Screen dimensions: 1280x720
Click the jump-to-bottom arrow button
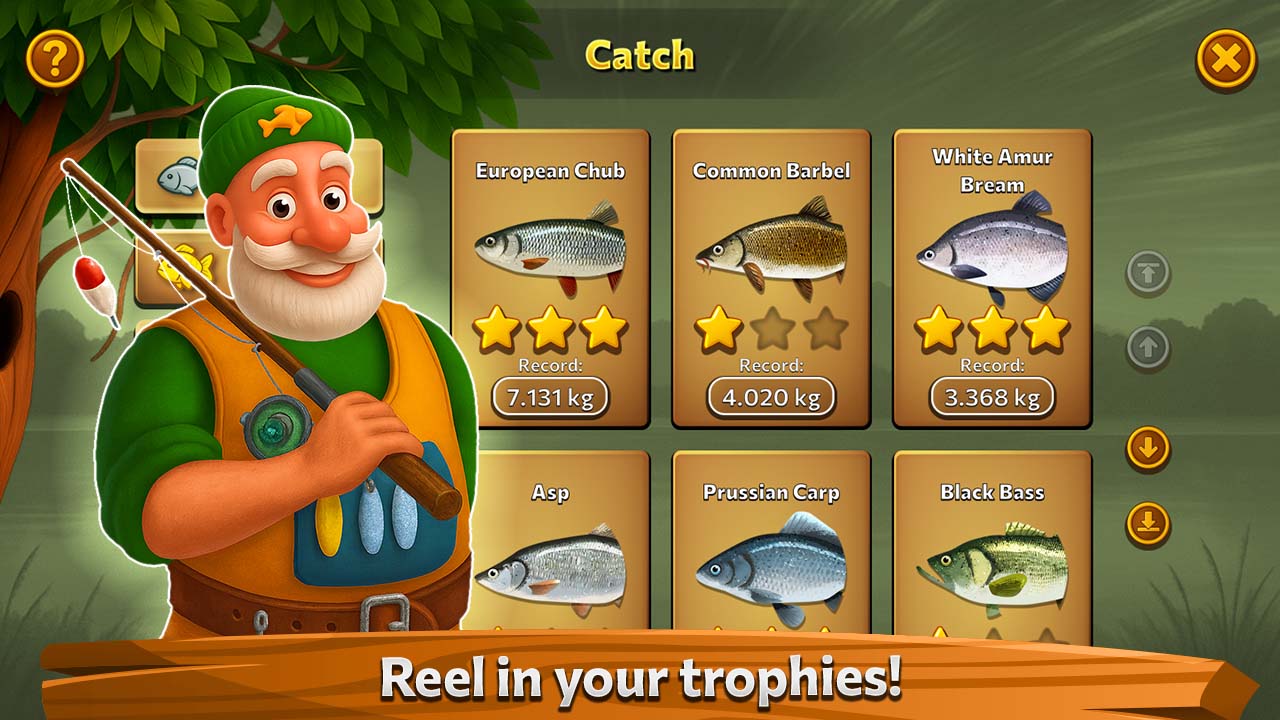[x=1148, y=523]
